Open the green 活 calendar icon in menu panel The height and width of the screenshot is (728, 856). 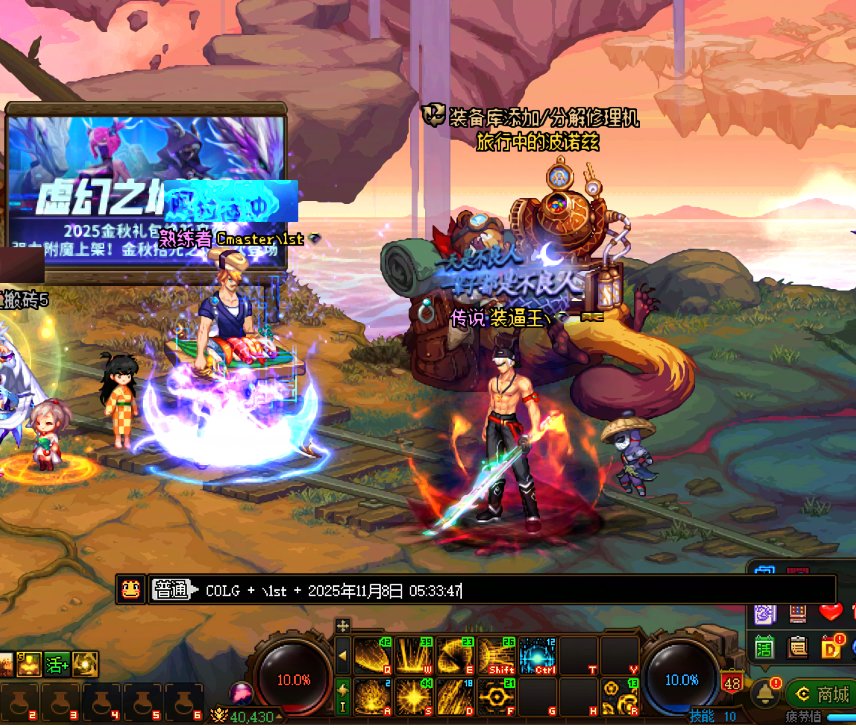point(765,647)
